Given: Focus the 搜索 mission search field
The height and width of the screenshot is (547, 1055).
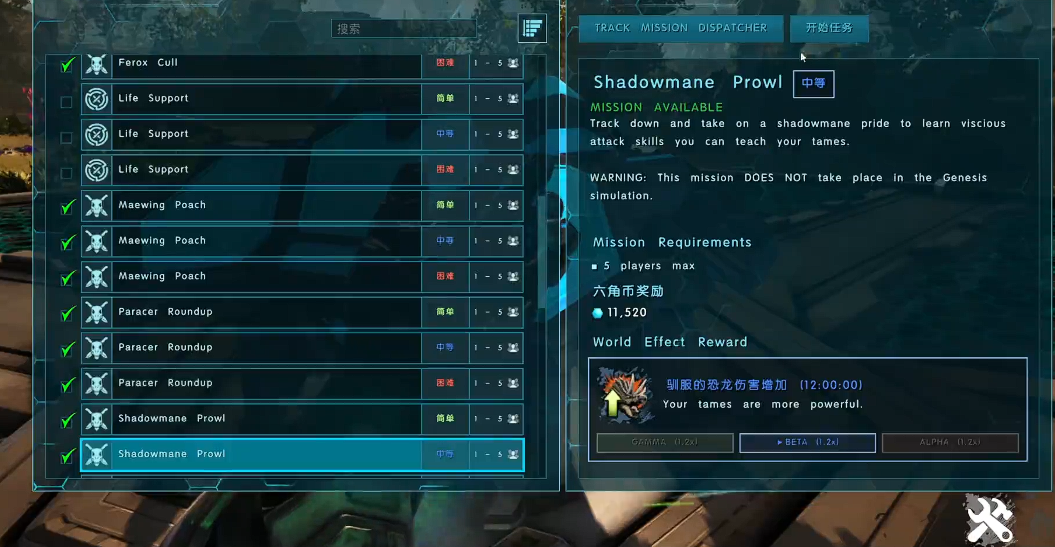Looking at the screenshot, I should pos(404,29).
